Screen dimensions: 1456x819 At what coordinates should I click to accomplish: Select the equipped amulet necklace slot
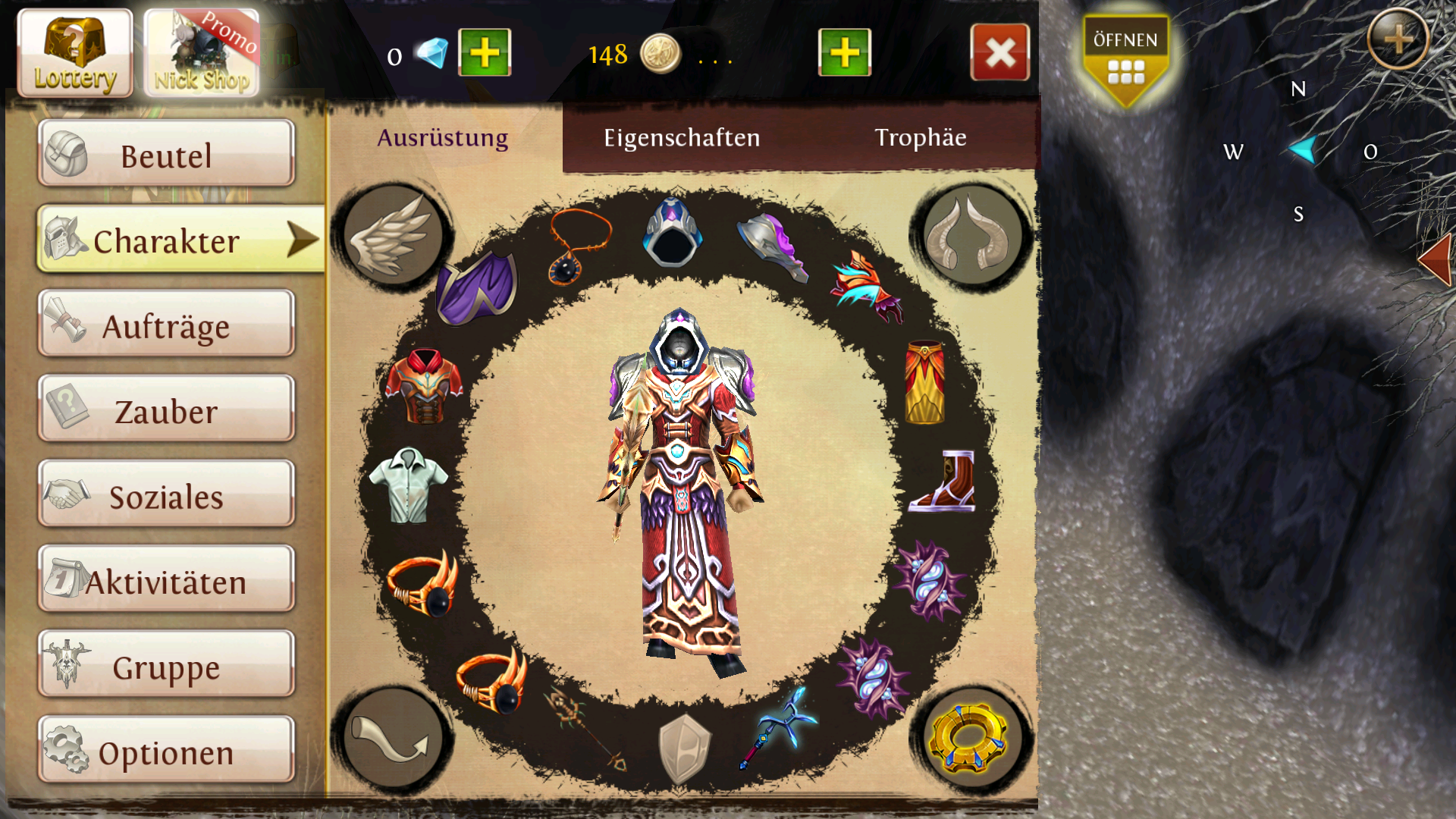point(579,247)
